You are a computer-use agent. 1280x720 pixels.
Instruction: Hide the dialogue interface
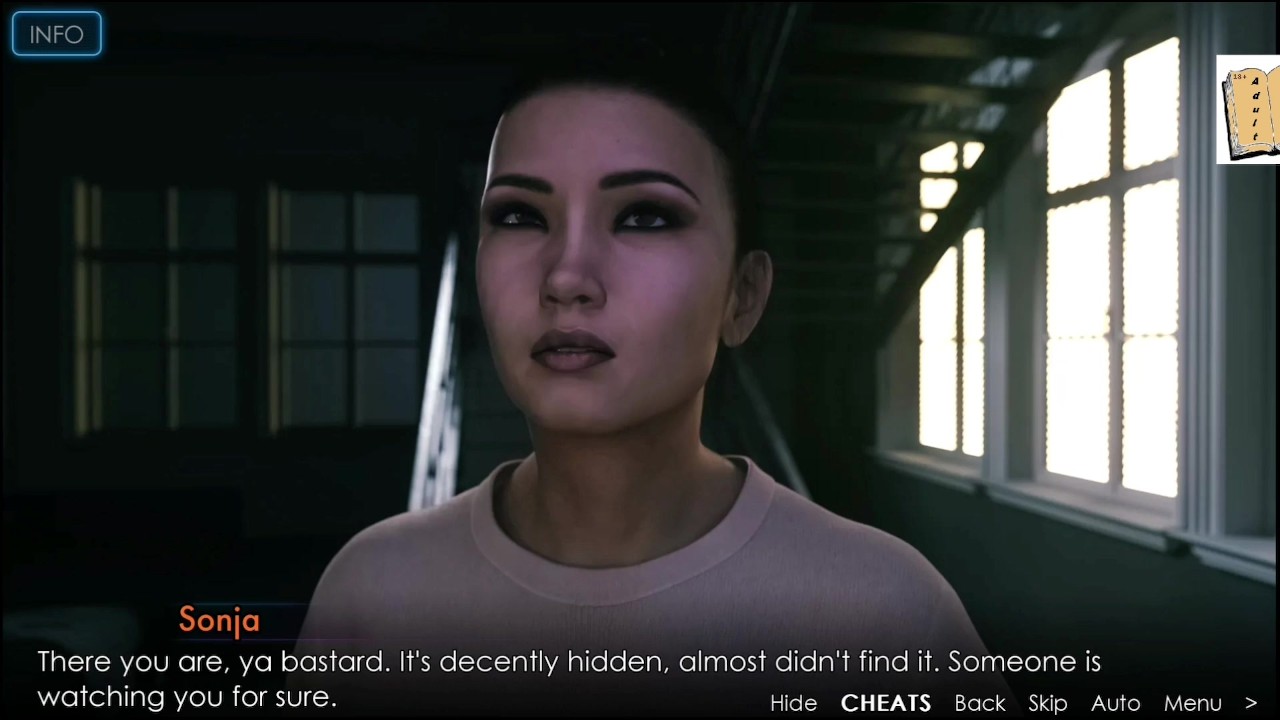pos(793,703)
